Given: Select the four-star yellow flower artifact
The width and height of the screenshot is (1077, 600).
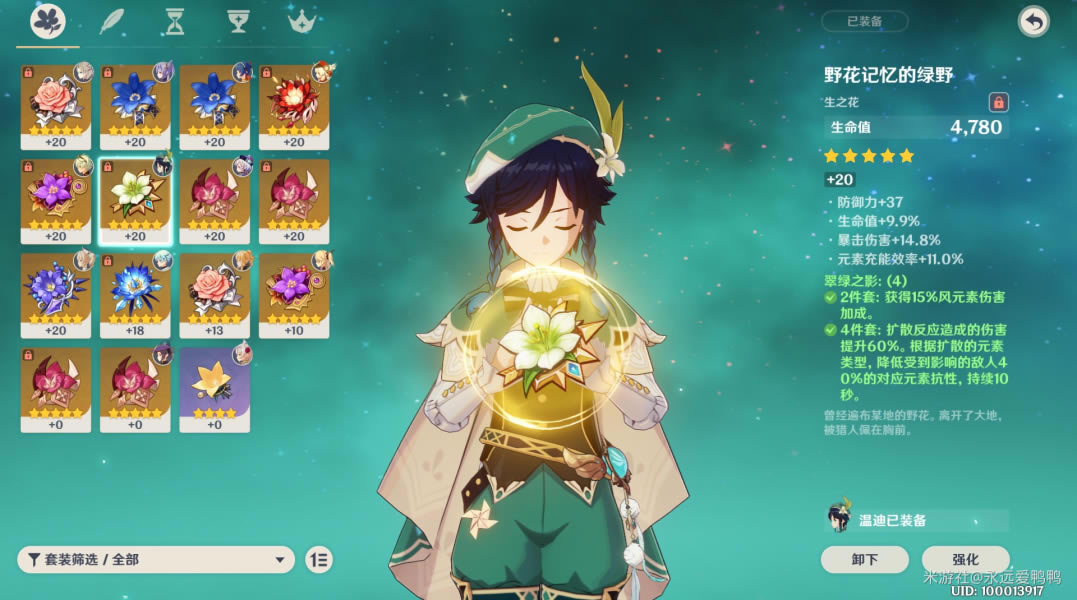Looking at the screenshot, I should click(x=214, y=388).
